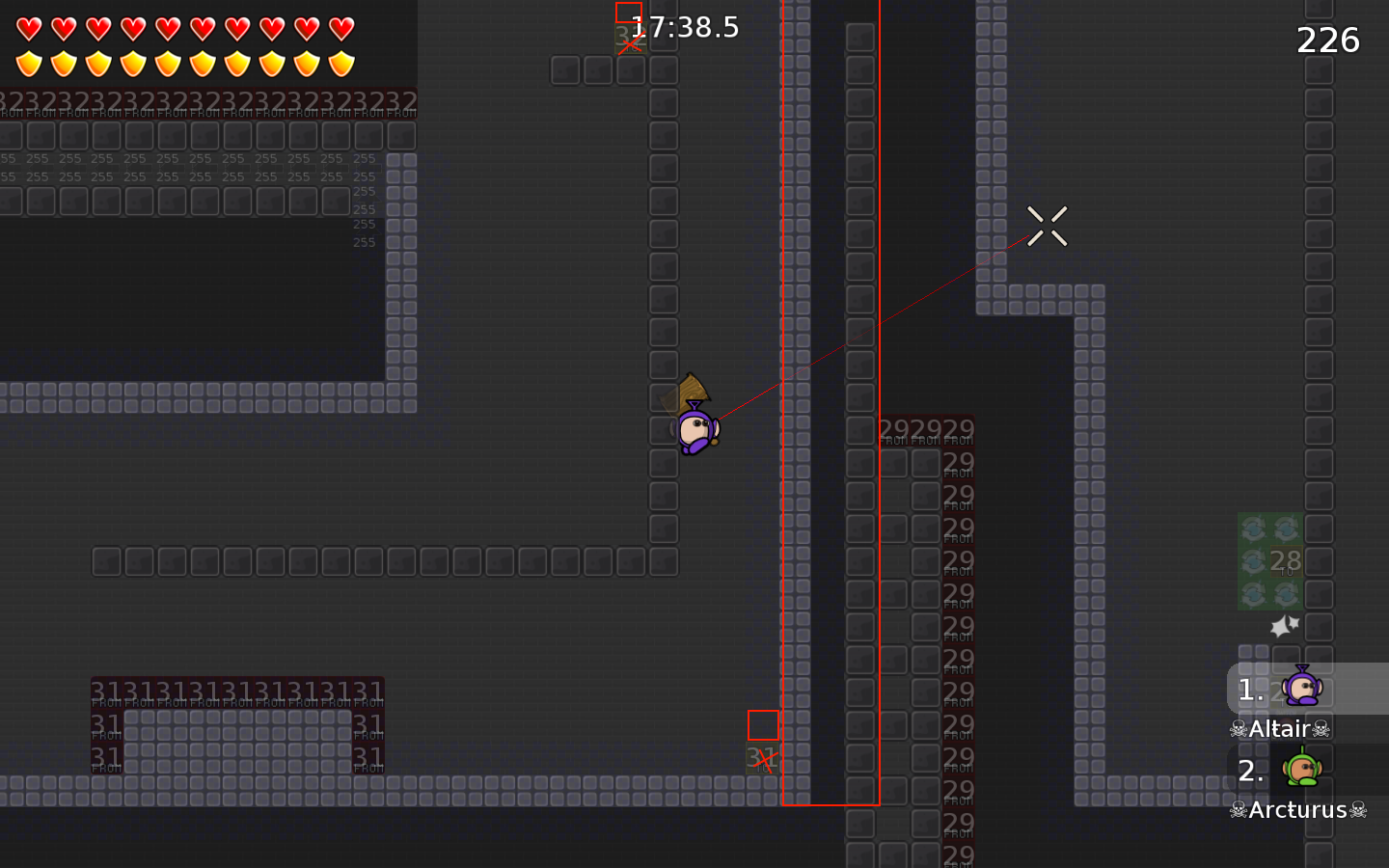Screen dimensions: 1389x868
Task: Select the rank 2. scoreboard entry
Action: tap(1251, 771)
